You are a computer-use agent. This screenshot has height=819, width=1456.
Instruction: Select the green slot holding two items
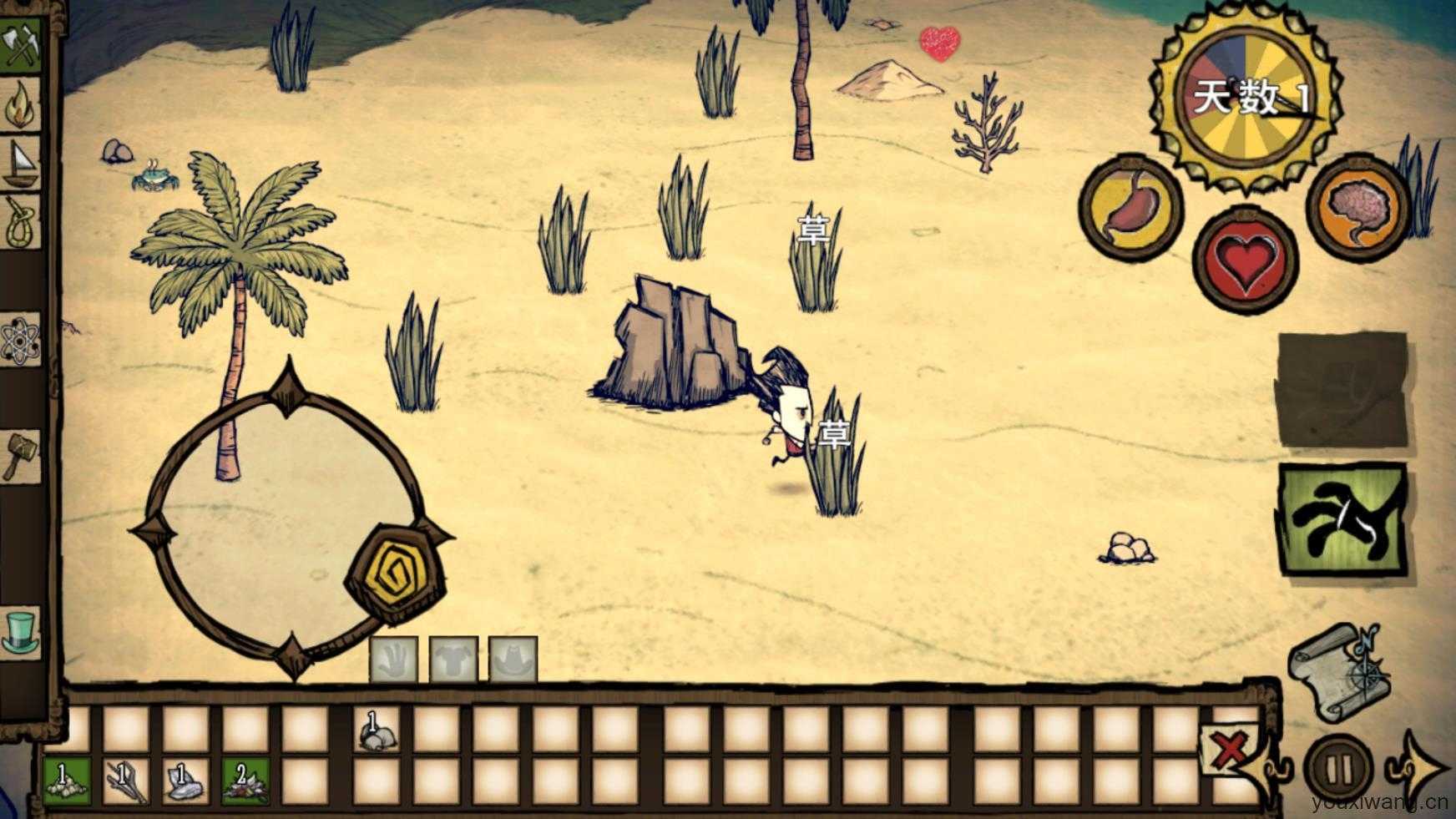[x=245, y=781]
